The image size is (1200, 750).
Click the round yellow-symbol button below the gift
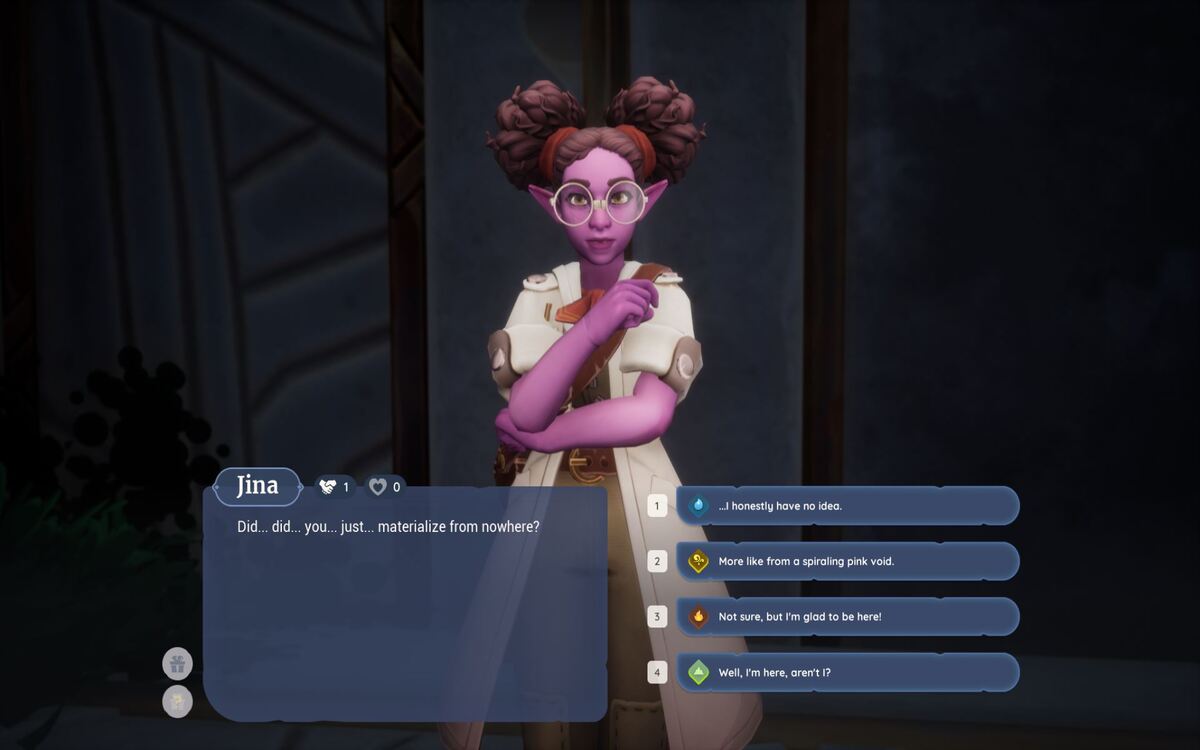(178, 701)
